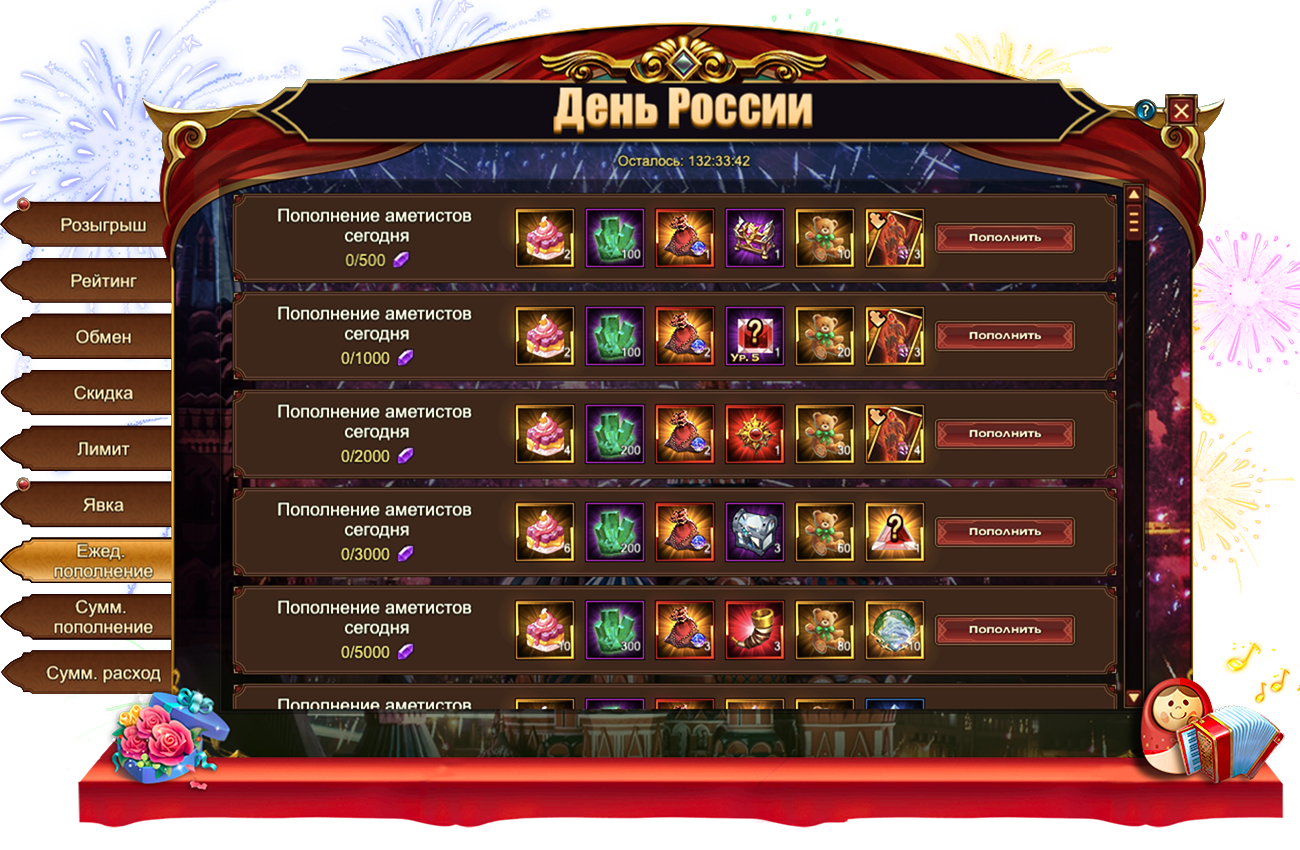Select the Обмен tab
This screenshot has width=1300, height=850.
(x=102, y=337)
